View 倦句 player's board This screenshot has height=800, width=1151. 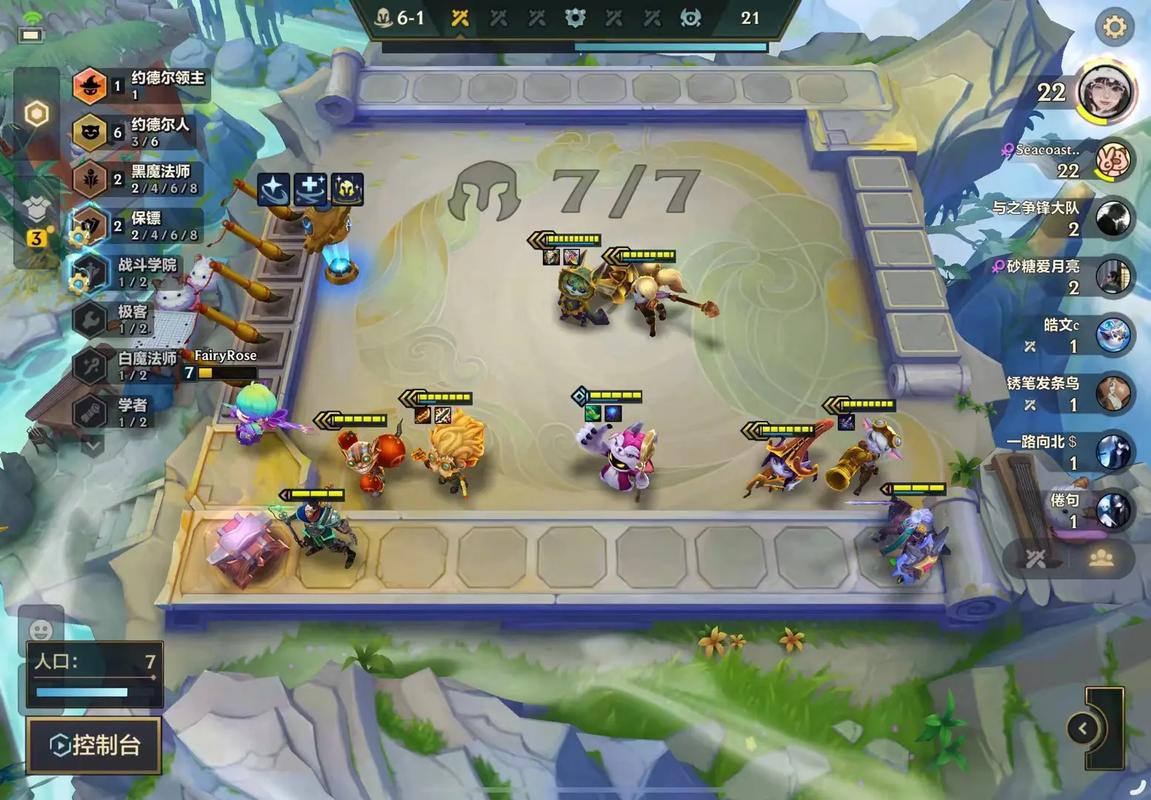[1113, 509]
